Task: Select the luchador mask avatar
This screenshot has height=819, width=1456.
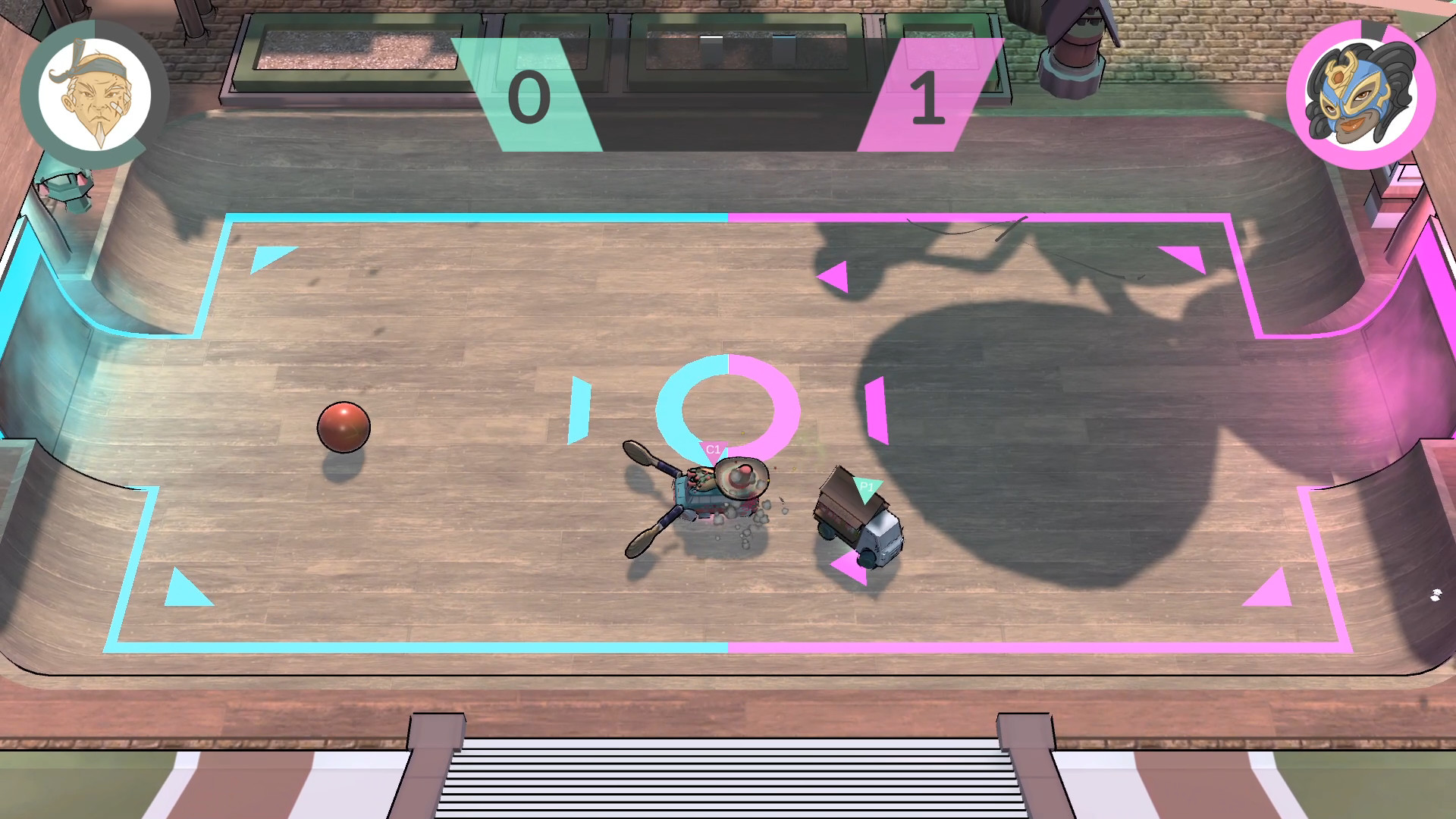Action: [x=1361, y=93]
